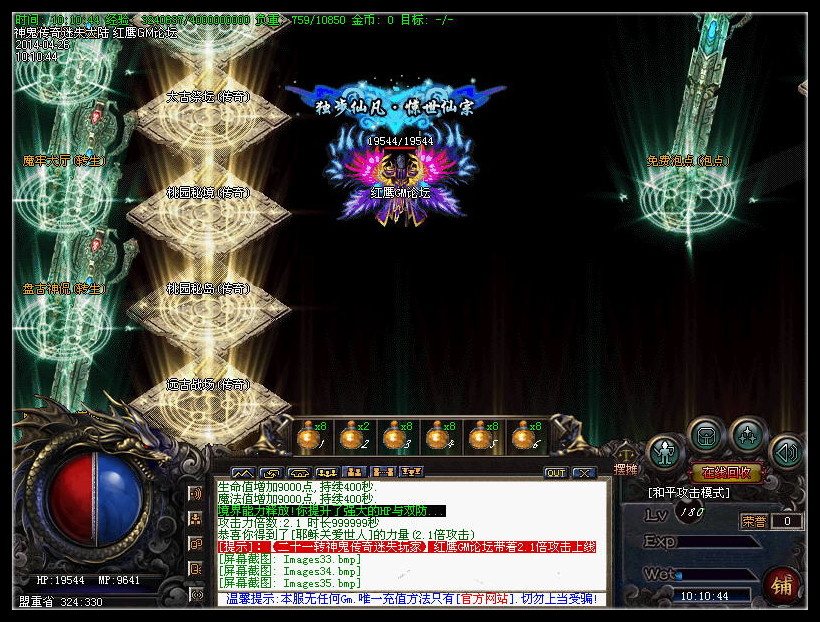Image resolution: width=820 pixels, height=622 pixels.
Task: Use the potion in belt slot 2
Action: (x=350, y=436)
